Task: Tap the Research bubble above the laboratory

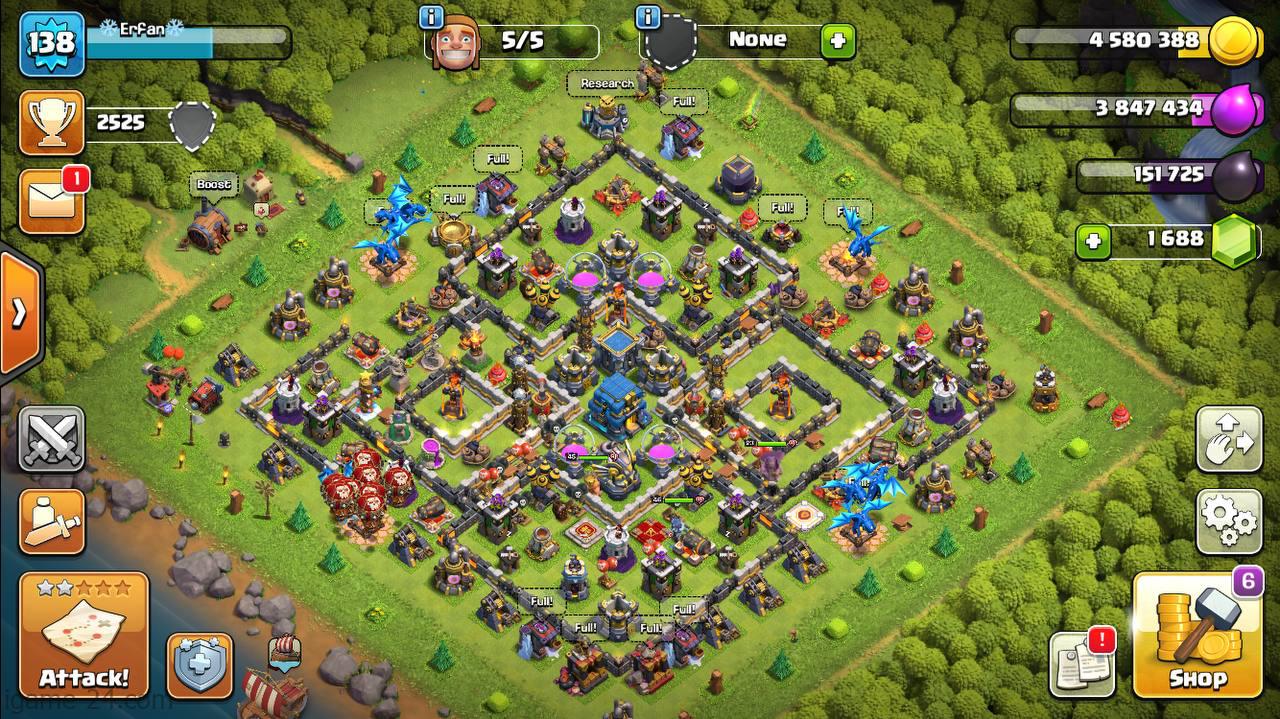Action: click(607, 84)
